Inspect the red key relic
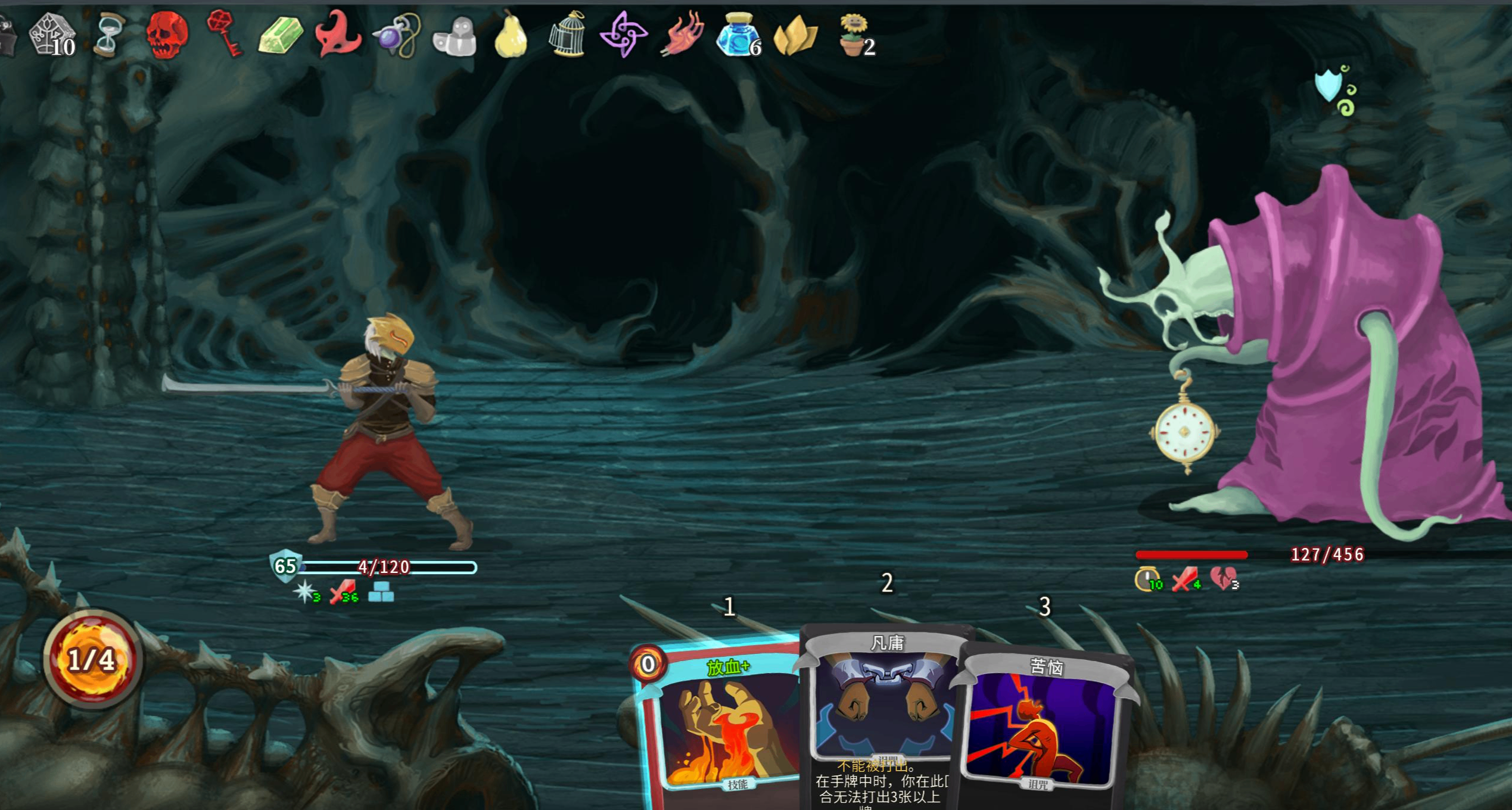Viewport: 1512px width, 810px height. click(x=224, y=35)
